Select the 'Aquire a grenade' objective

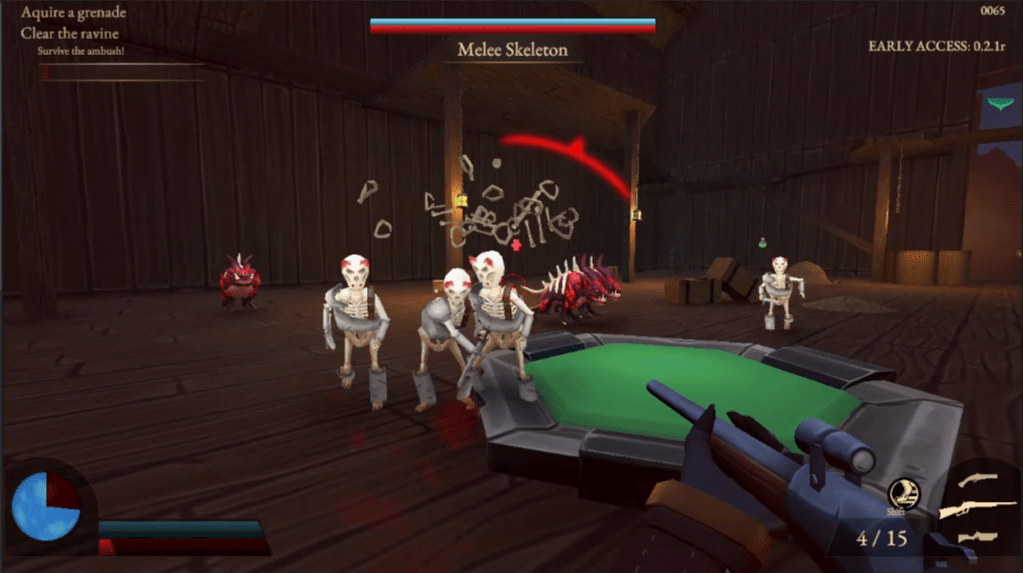(x=71, y=14)
